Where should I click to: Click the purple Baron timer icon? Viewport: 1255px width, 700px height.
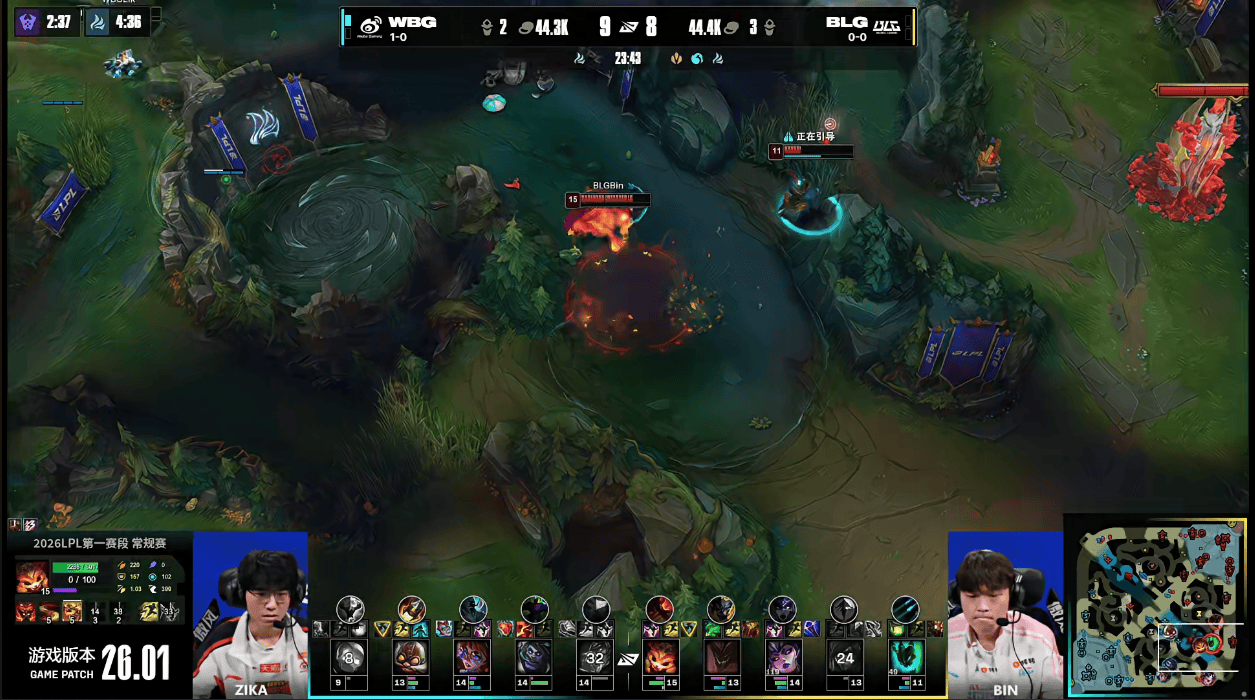(x=28, y=22)
